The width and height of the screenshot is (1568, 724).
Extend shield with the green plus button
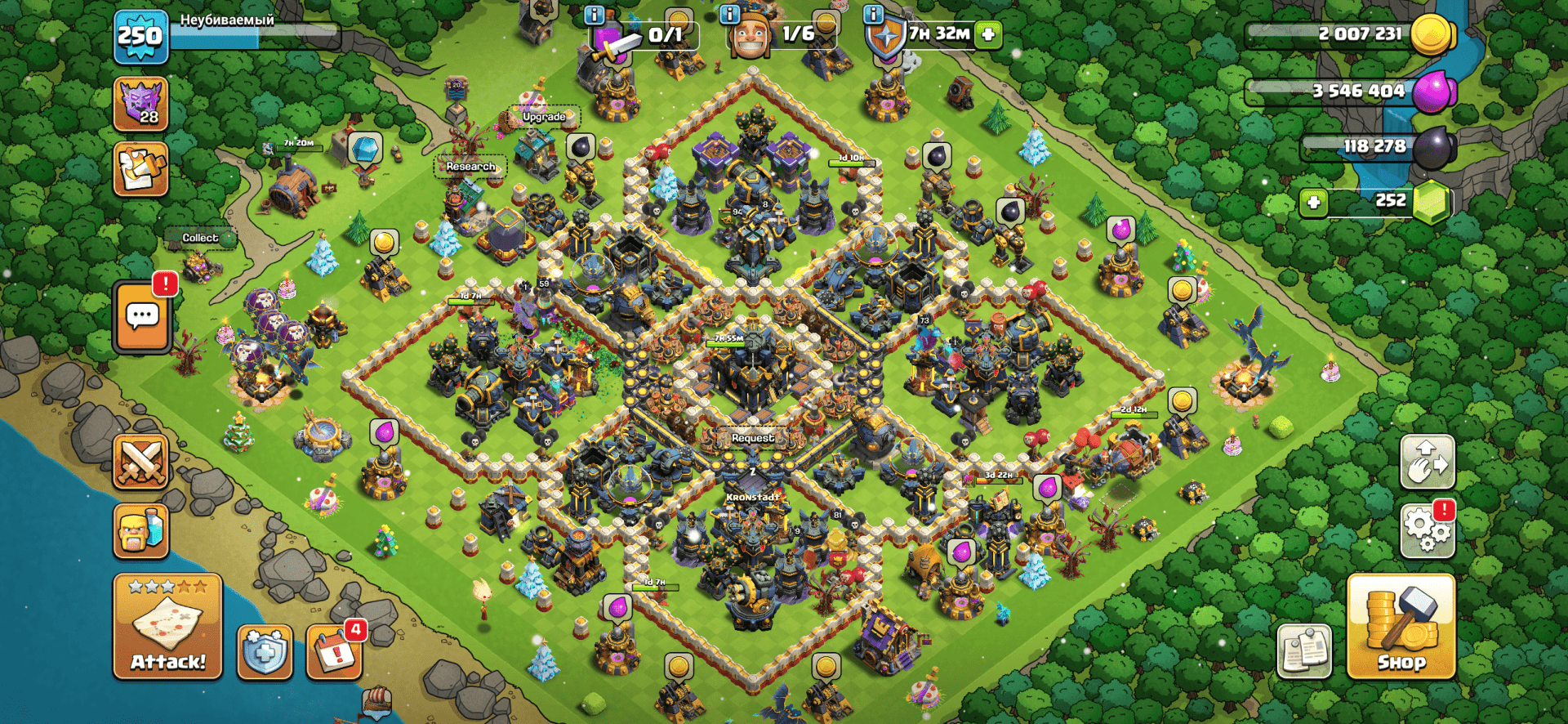tap(988, 34)
